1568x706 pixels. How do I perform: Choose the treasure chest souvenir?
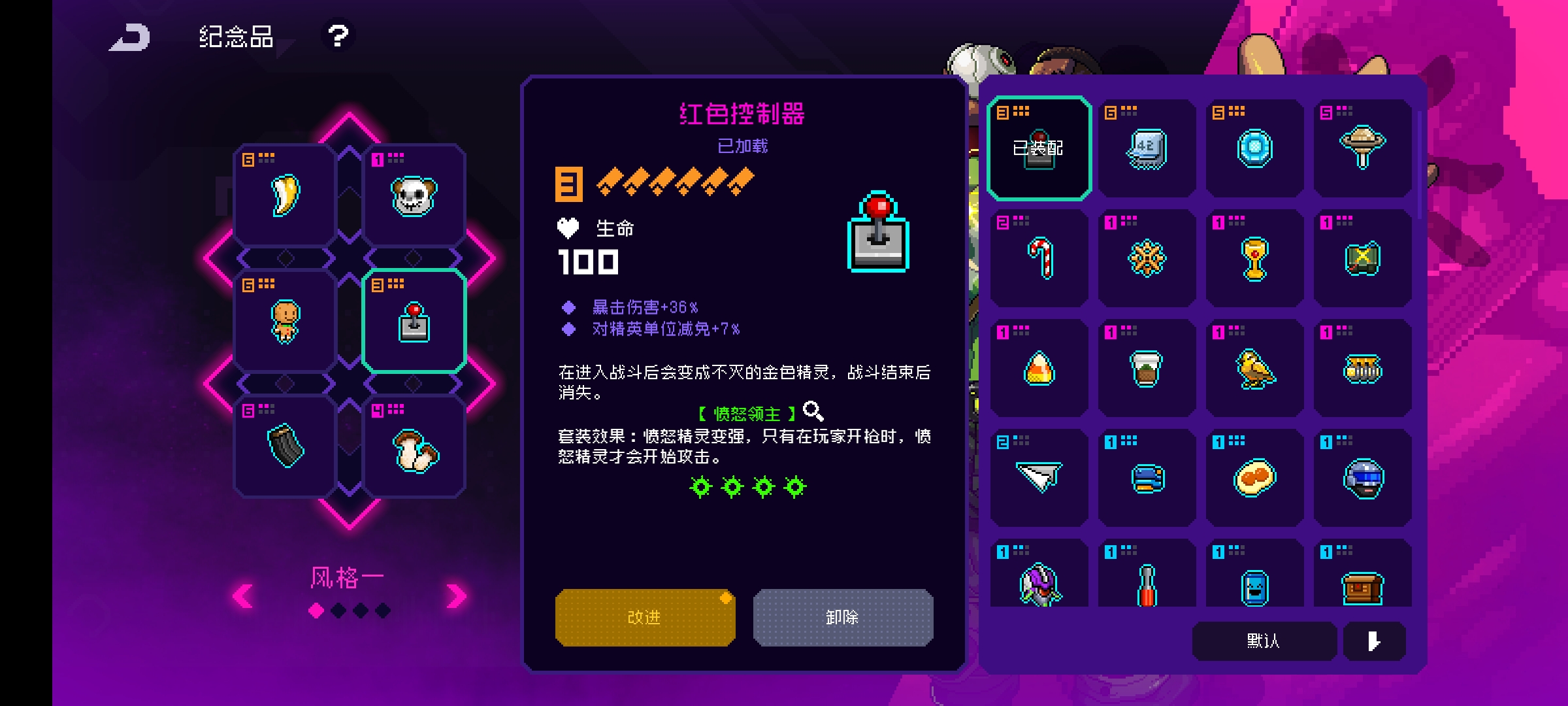pos(1362,584)
